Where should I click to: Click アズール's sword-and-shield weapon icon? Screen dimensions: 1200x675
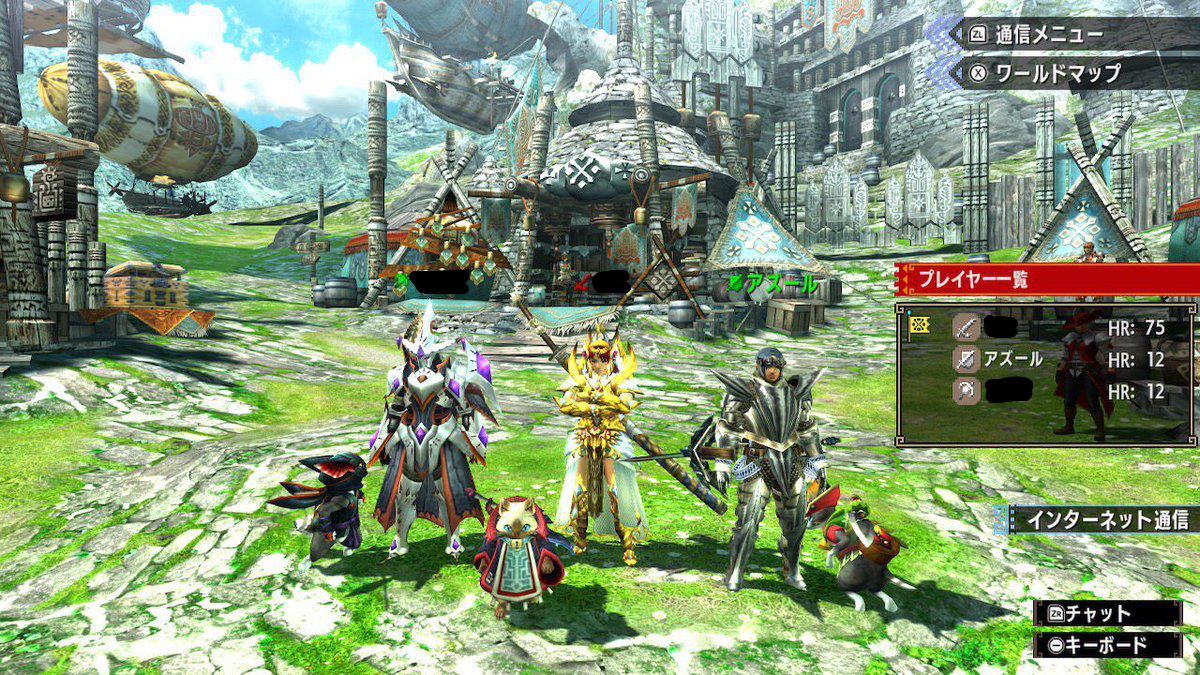tap(964, 359)
